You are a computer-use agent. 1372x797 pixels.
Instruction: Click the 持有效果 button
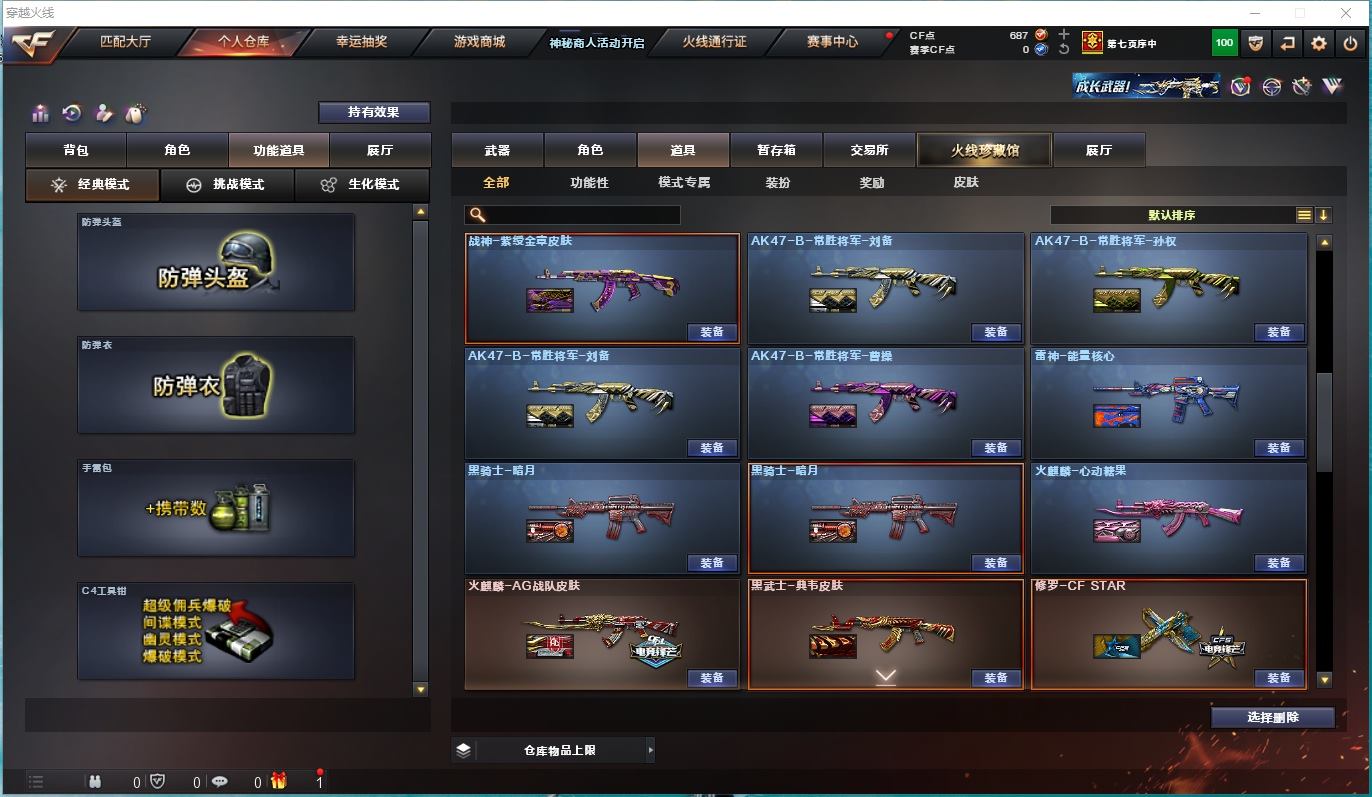pos(374,112)
